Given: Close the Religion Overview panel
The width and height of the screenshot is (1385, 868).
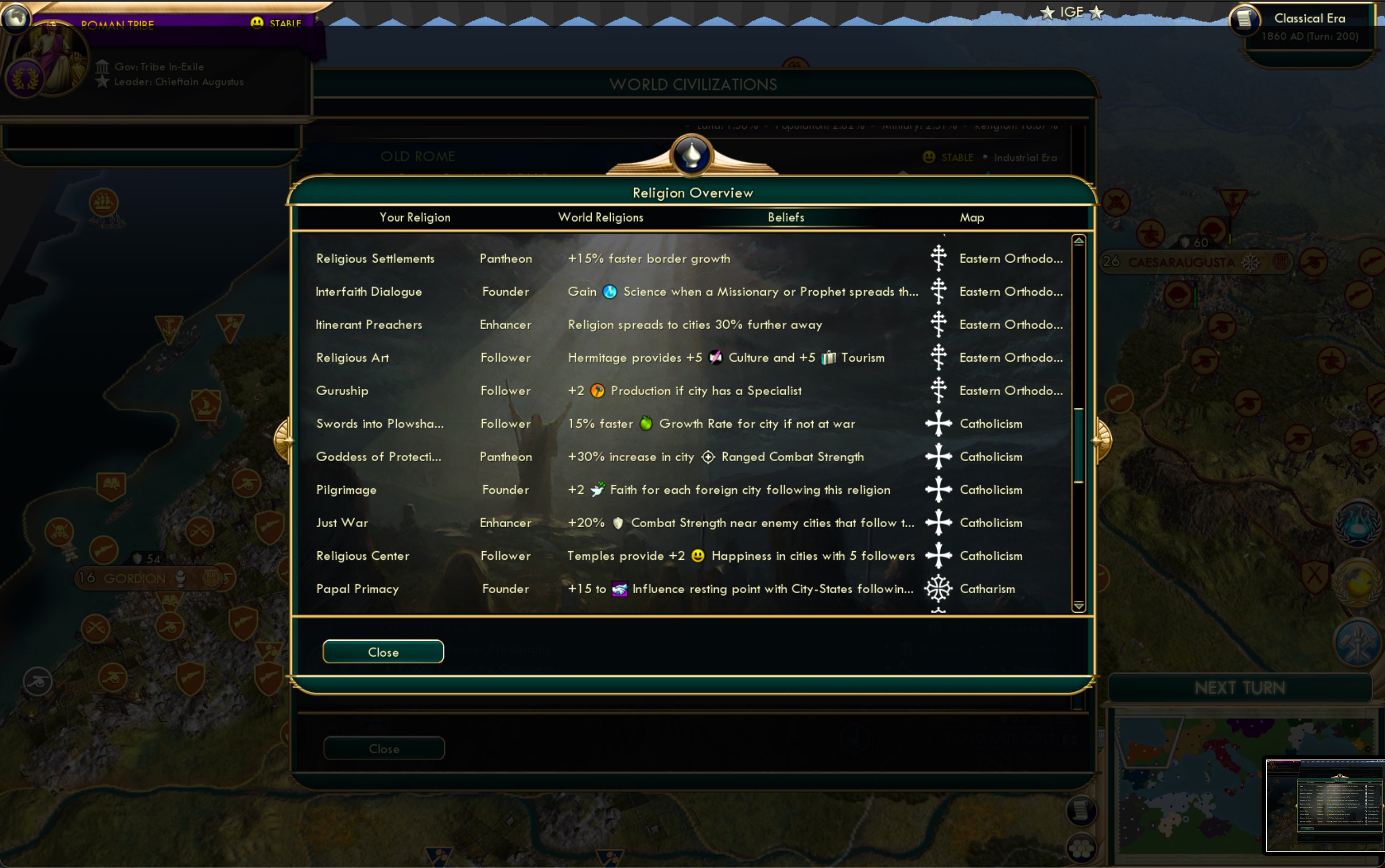Looking at the screenshot, I should coord(383,652).
